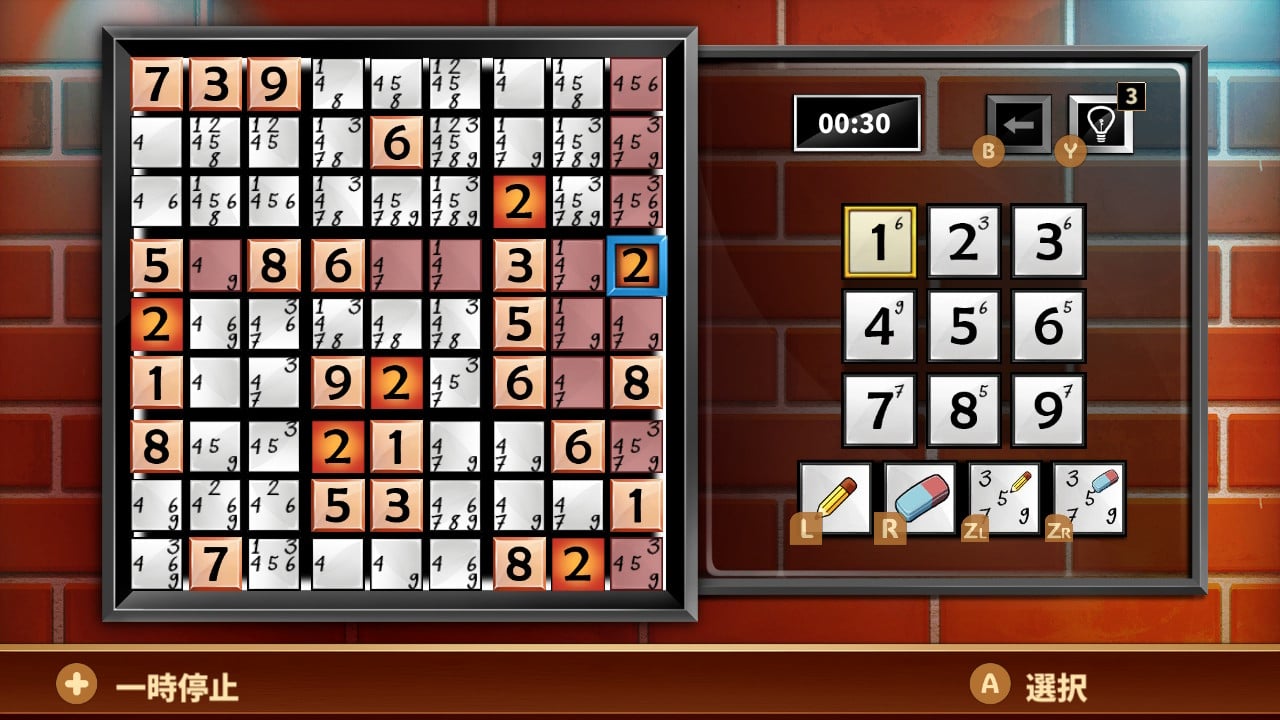Screen dimensions: 1280x720
Task: Use a hint with the lightbulb
Action: (1098, 124)
